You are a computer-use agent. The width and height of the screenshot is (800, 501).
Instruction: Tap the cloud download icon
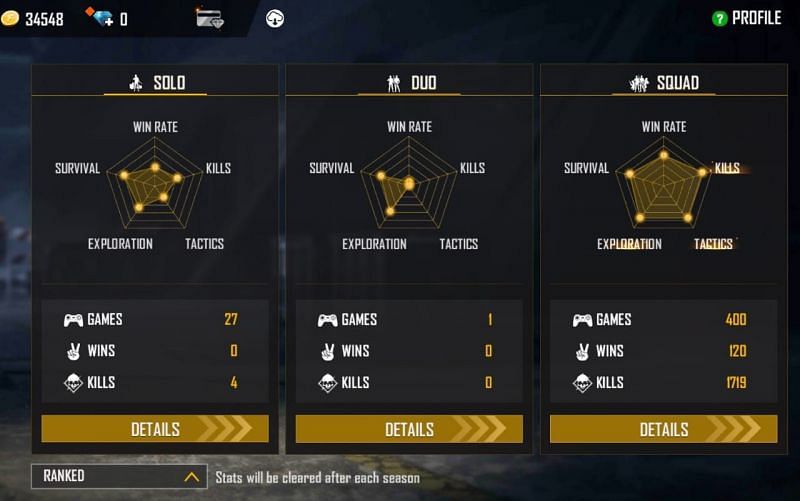(275, 18)
